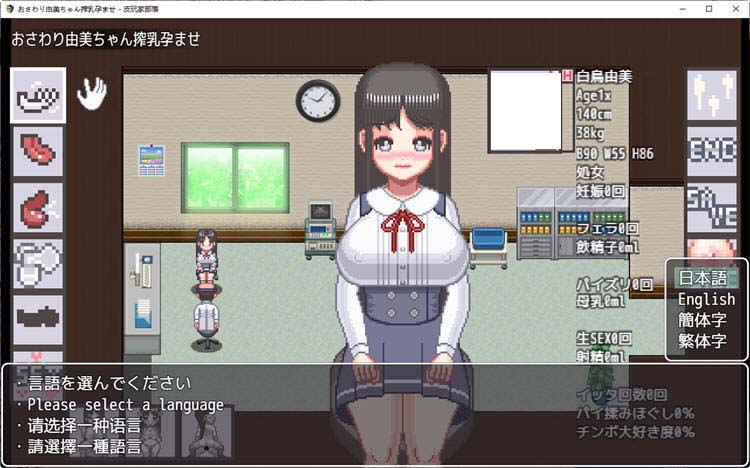Minimize the game window

(678, 9)
